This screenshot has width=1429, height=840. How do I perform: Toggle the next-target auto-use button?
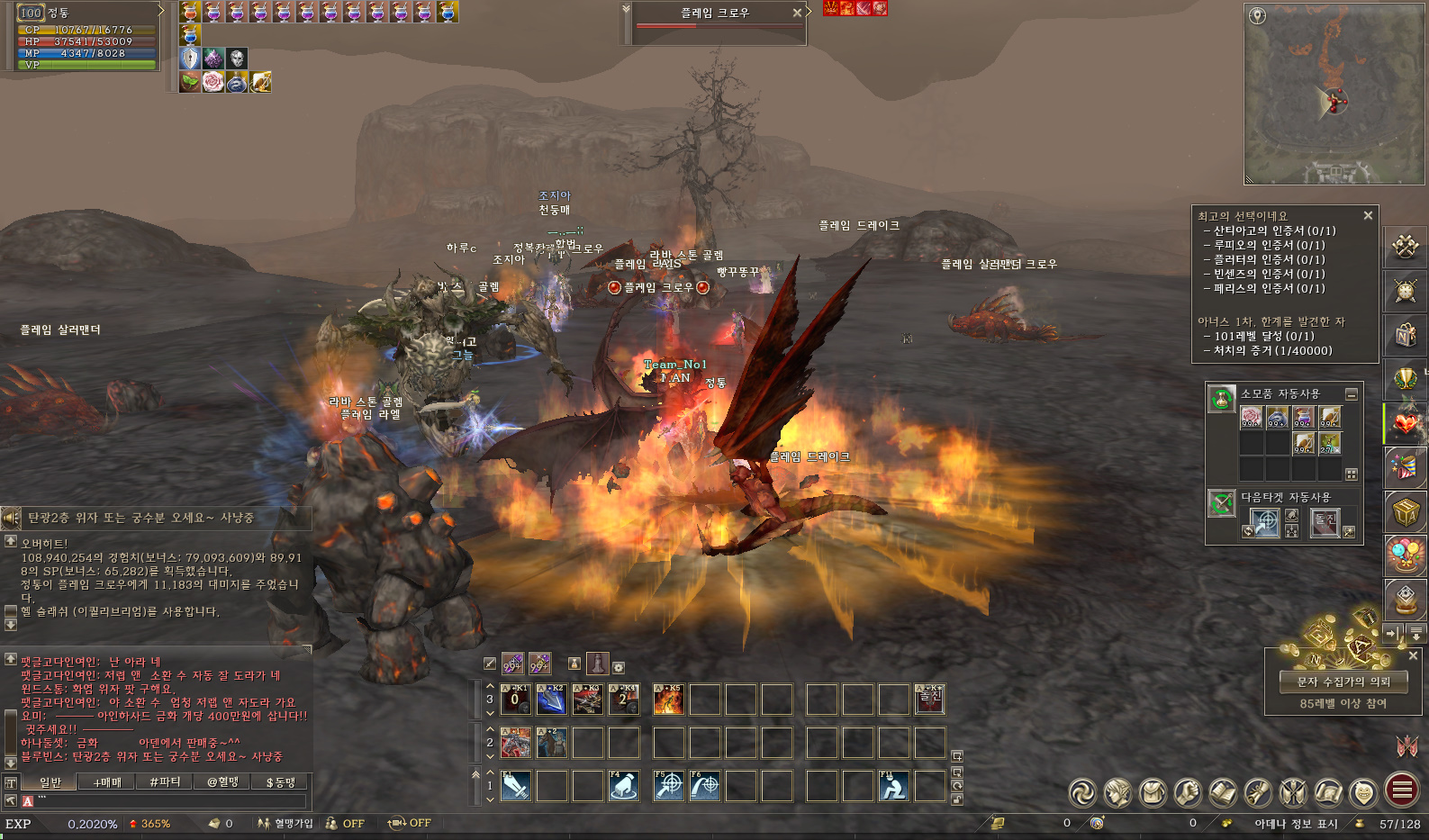[x=1221, y=503]
